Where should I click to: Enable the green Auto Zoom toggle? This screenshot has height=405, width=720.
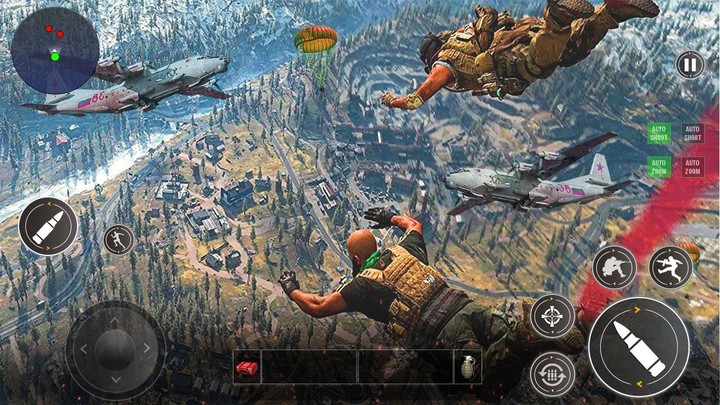click(659, 166)
